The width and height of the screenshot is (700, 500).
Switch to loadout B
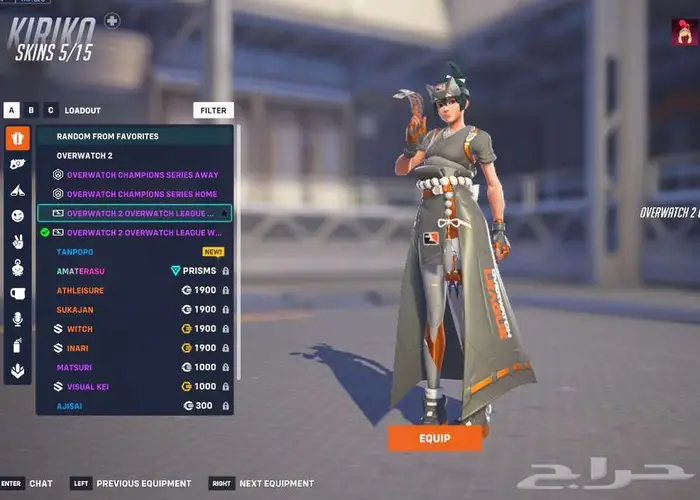32,110
